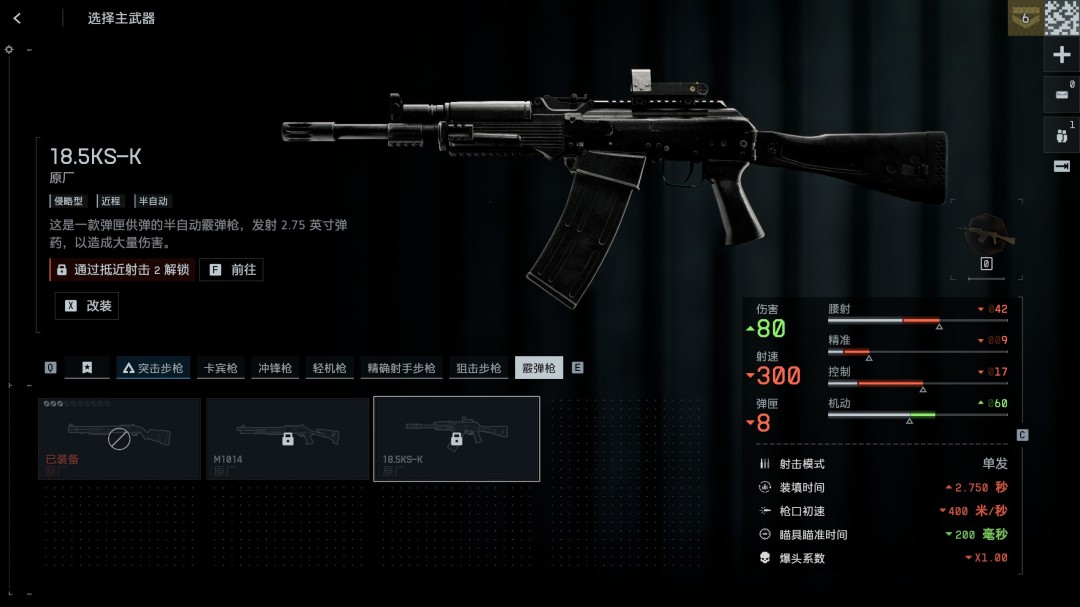Image resolution: width=1080 pixels, height=607 pixels.
Task: Click the 前往 go-to button
Action: coord(232,270)
